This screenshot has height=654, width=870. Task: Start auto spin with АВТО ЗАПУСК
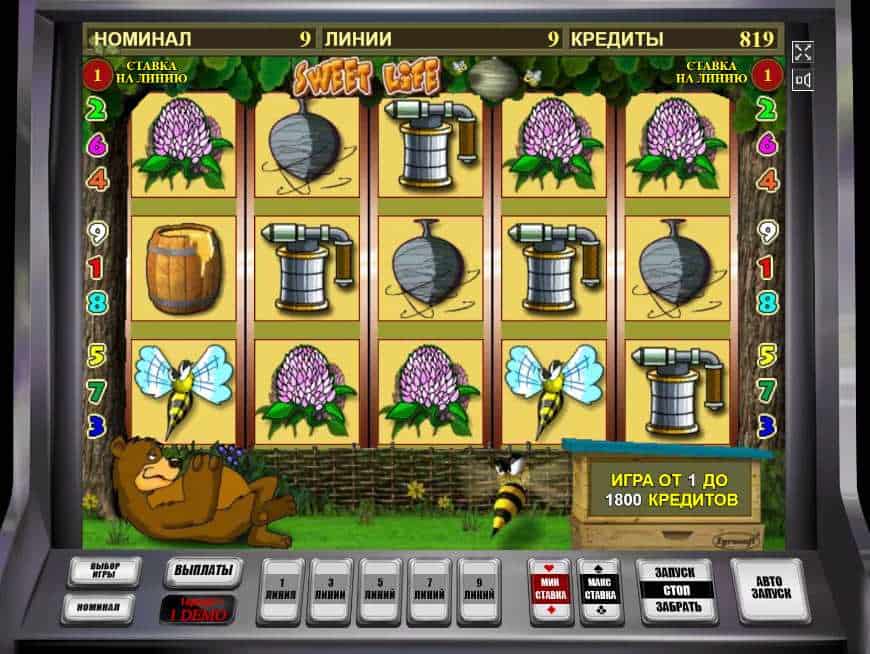[768, 591]
